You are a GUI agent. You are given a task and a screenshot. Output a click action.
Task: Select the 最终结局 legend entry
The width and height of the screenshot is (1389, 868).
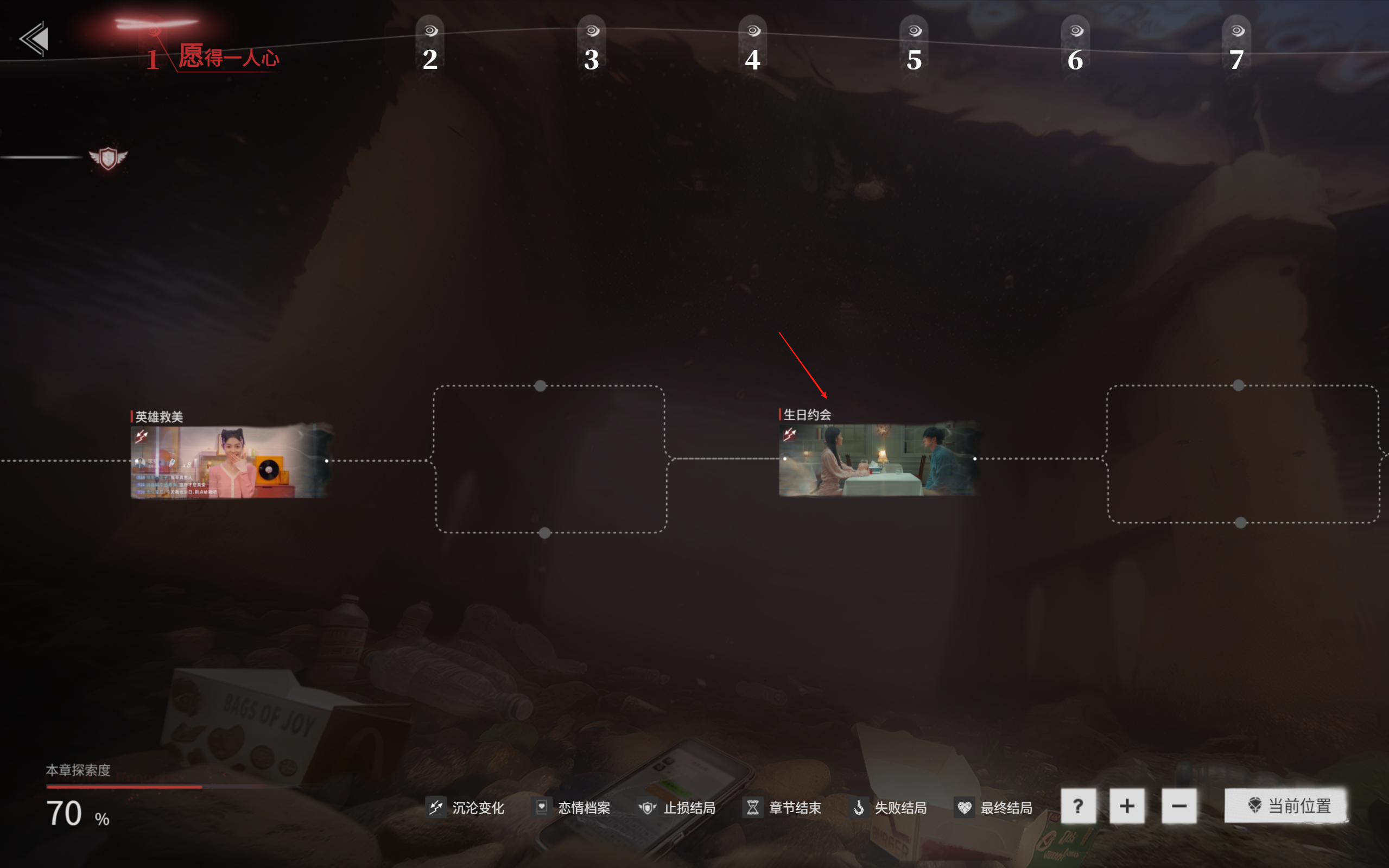[x=994, y=808]
